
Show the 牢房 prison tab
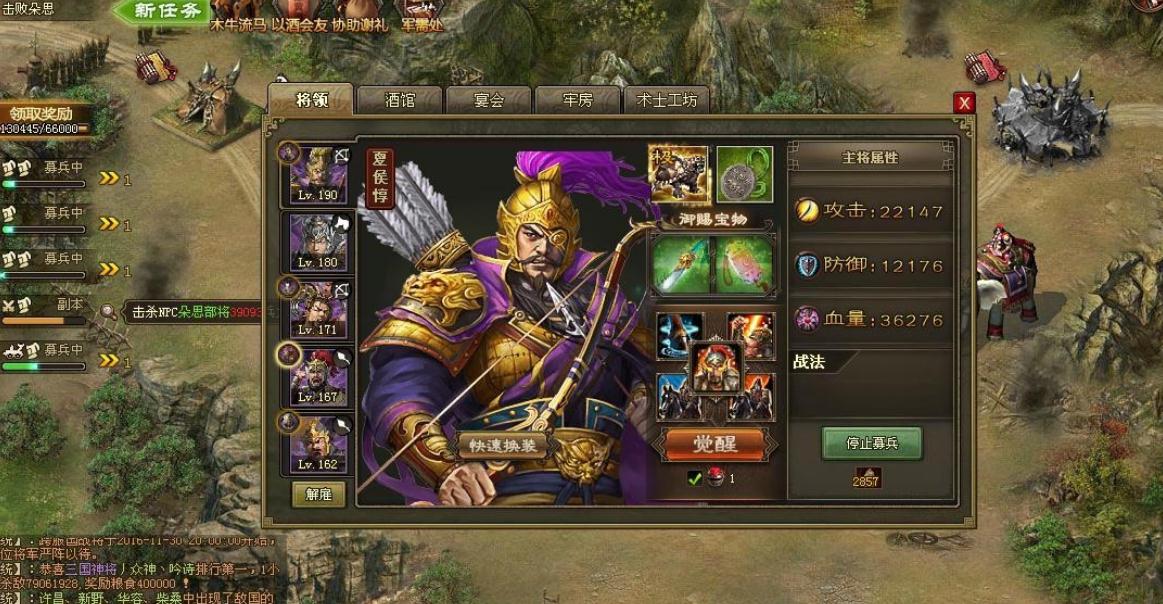tap(577, 100)
